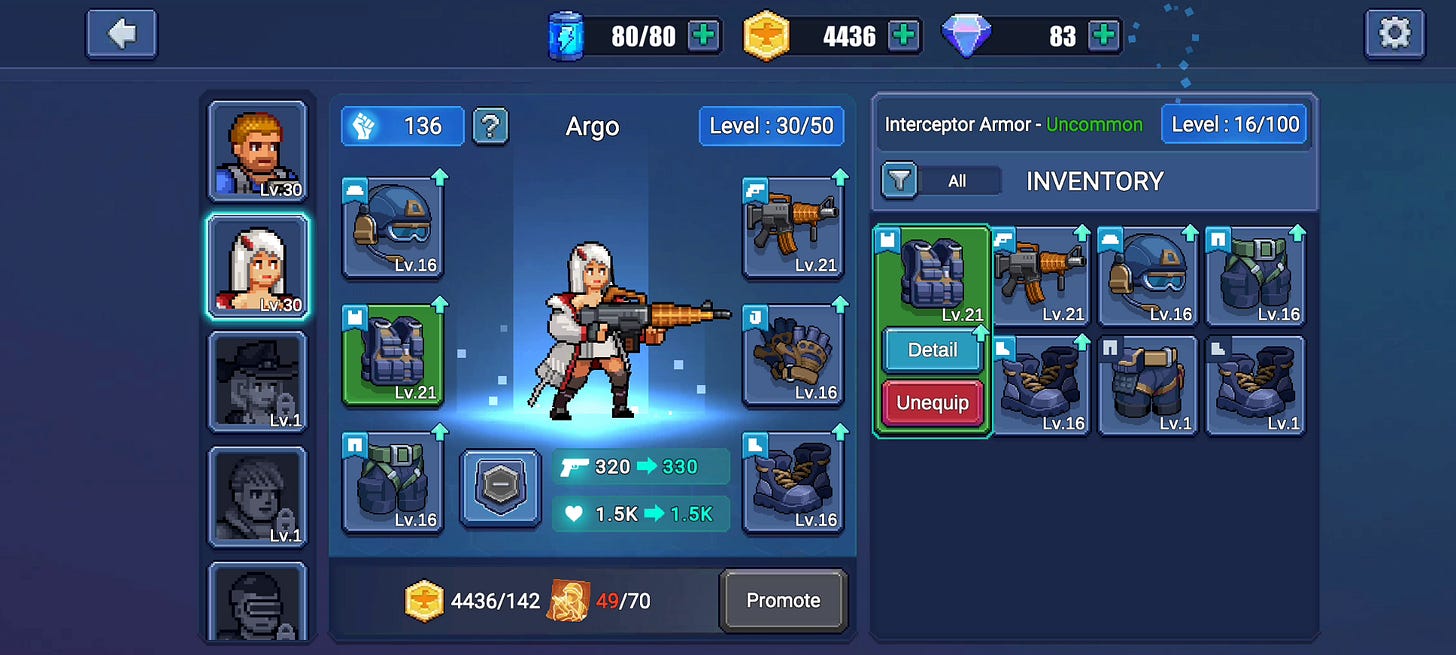View the armor Detail
Image resolution: width=1456 pixels, height=655 pixels.
[932, 350]
